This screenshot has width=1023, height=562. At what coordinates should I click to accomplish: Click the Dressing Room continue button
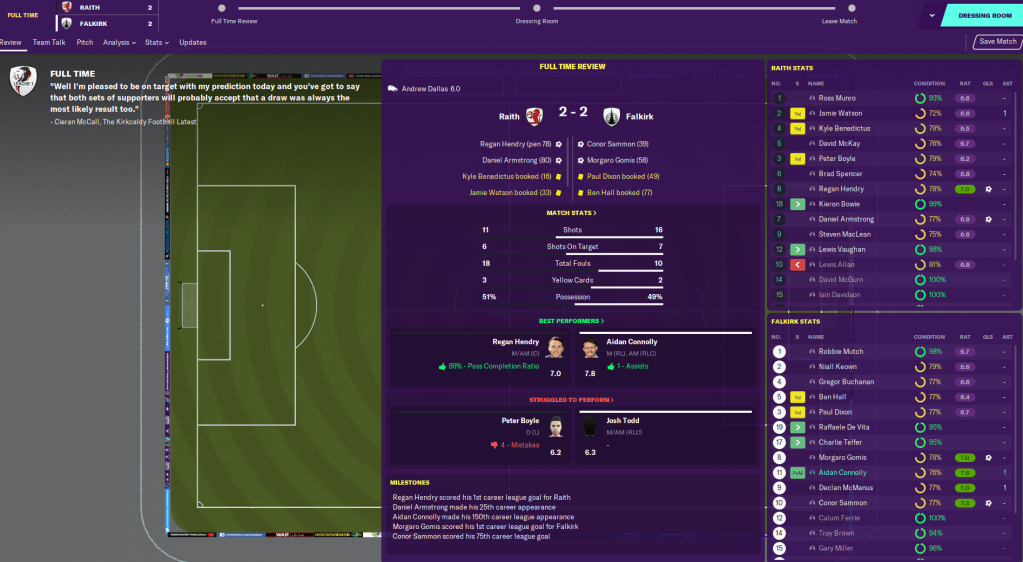point(984,16)
